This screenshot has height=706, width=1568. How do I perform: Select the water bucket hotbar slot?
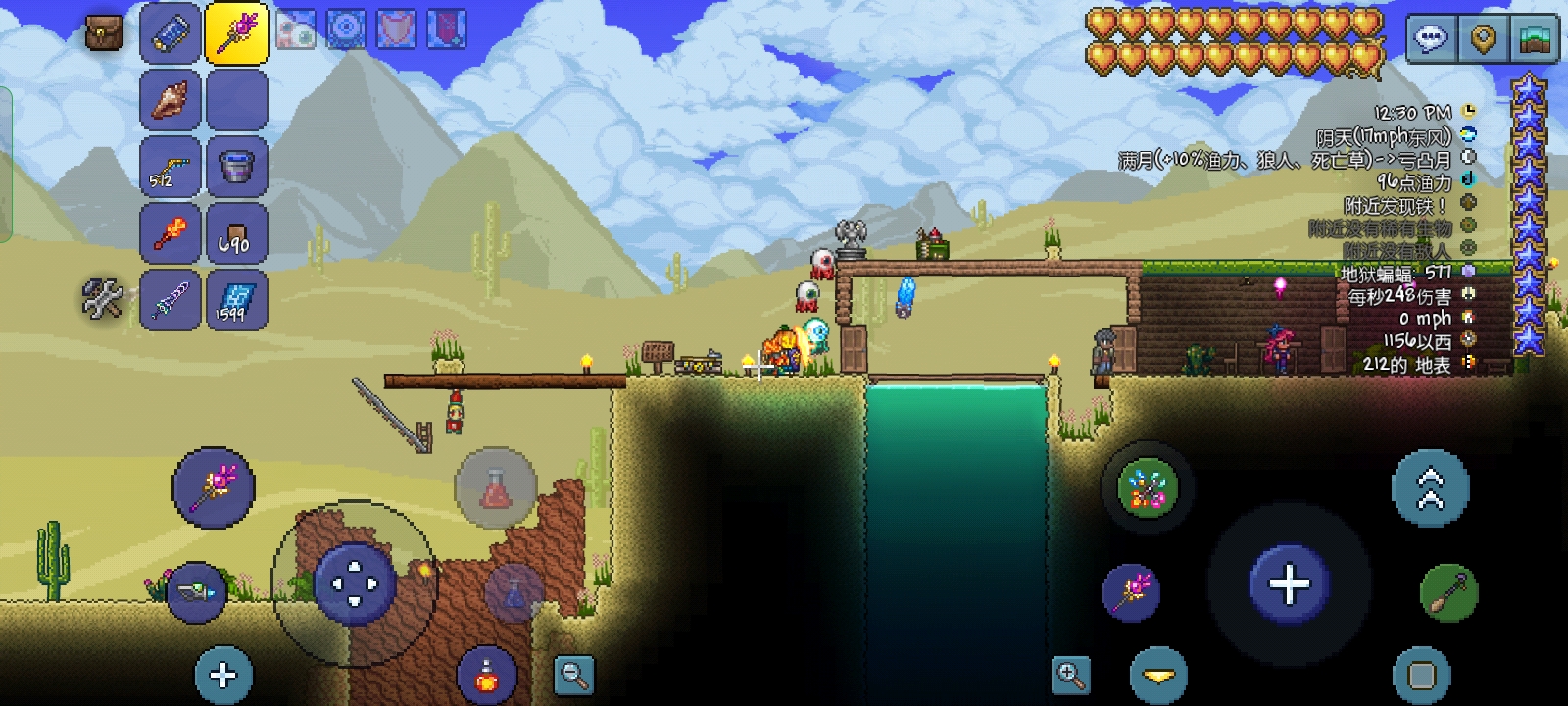[x=236, y=166]
